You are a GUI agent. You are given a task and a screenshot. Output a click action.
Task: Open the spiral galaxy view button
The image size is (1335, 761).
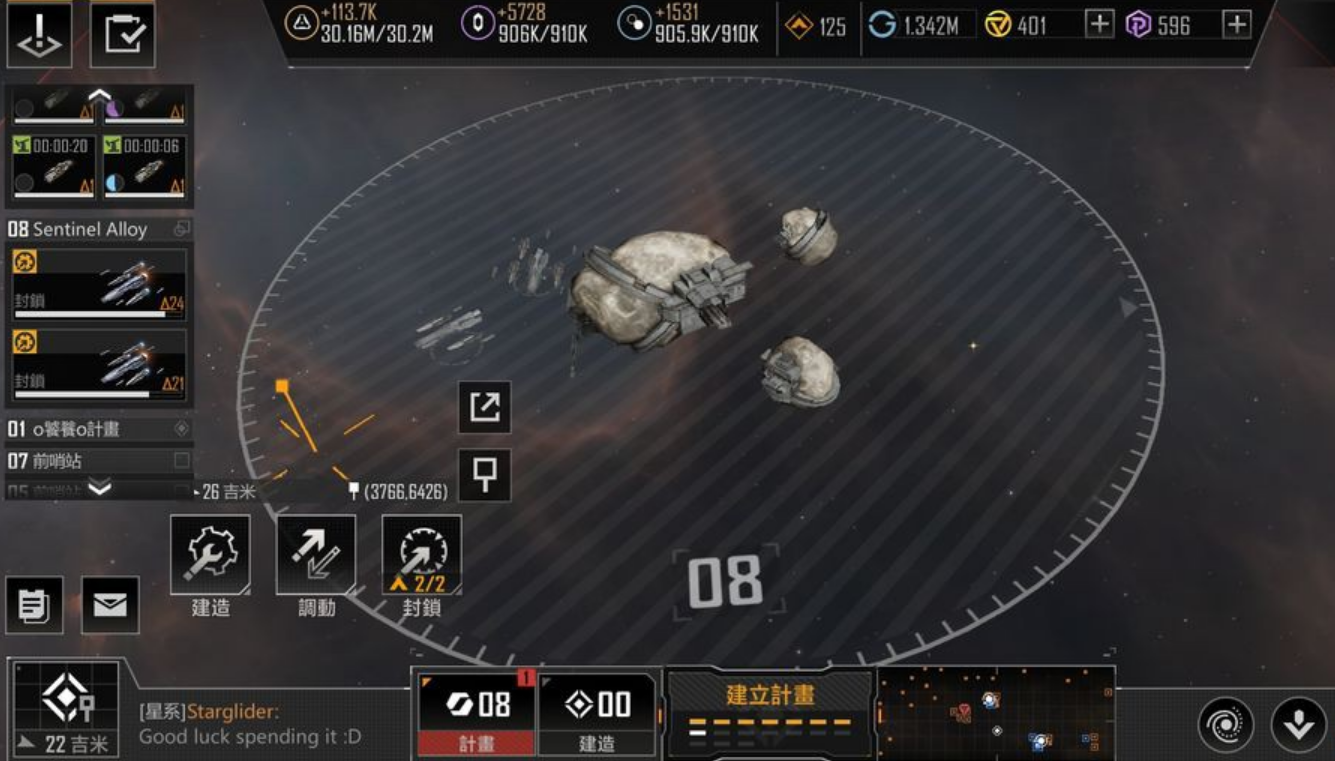click(1226, 724)
